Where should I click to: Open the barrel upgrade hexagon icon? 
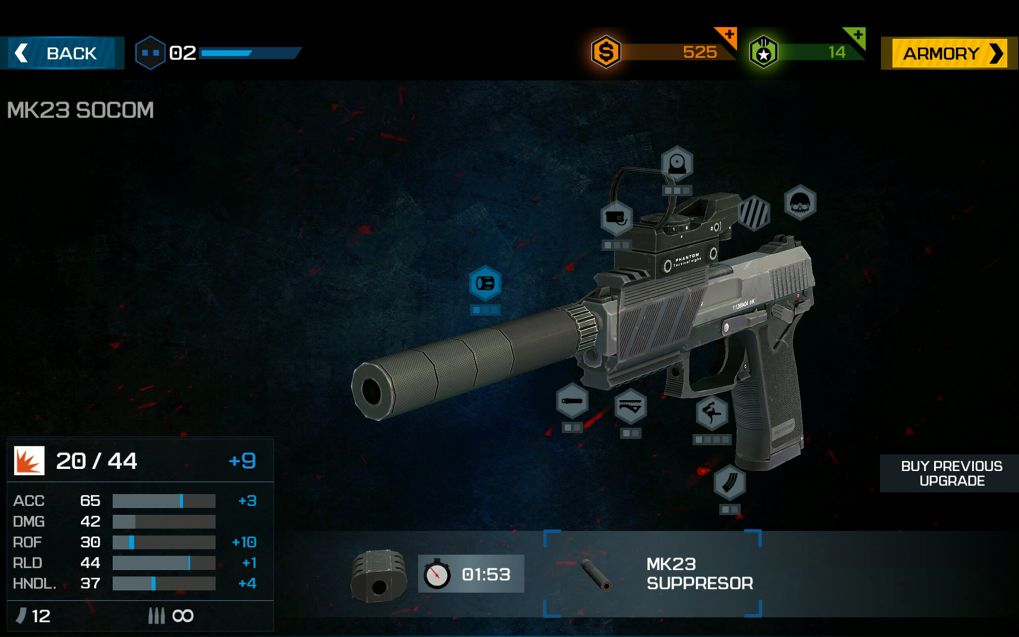[572, 401]
